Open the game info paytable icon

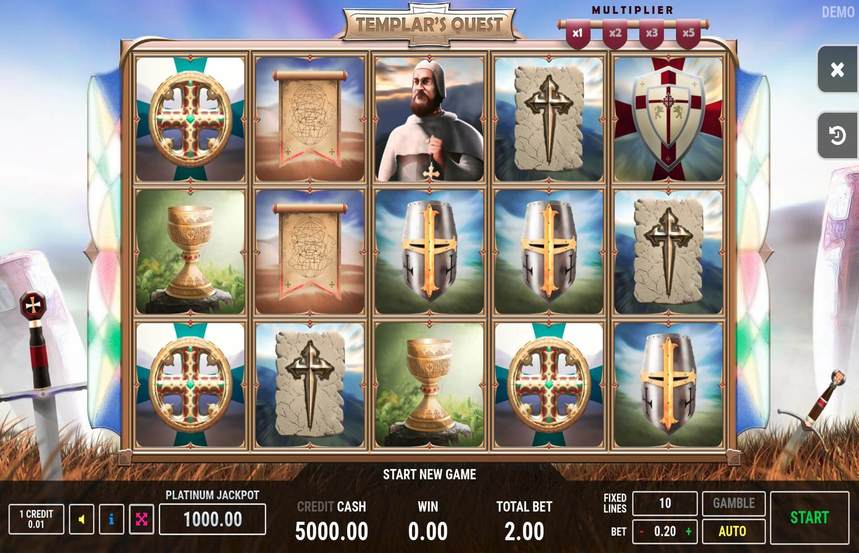(x=111, y=519)
